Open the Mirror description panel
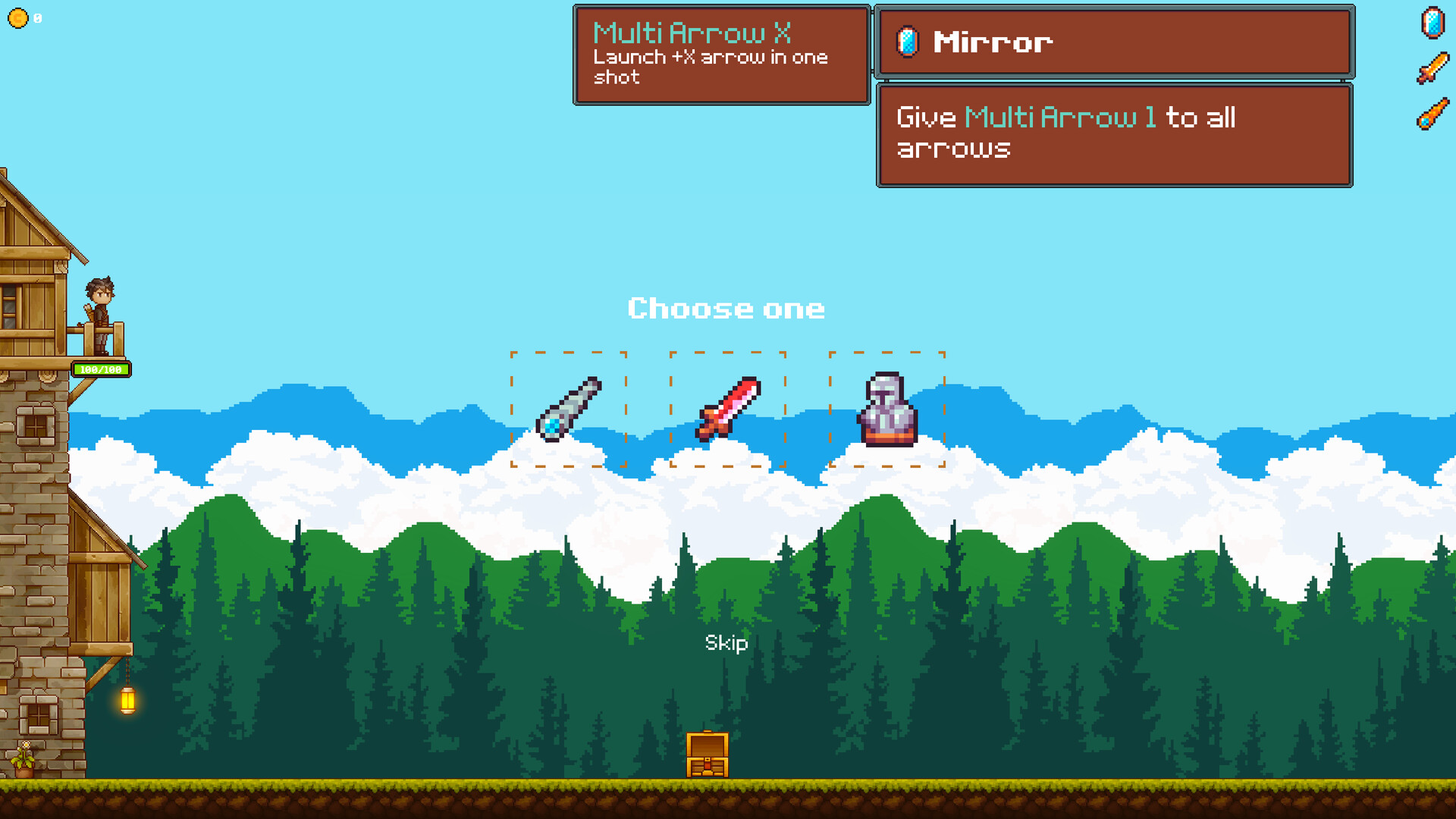The width and height of the screenshot is (1456, 819). click(1115, 134)
